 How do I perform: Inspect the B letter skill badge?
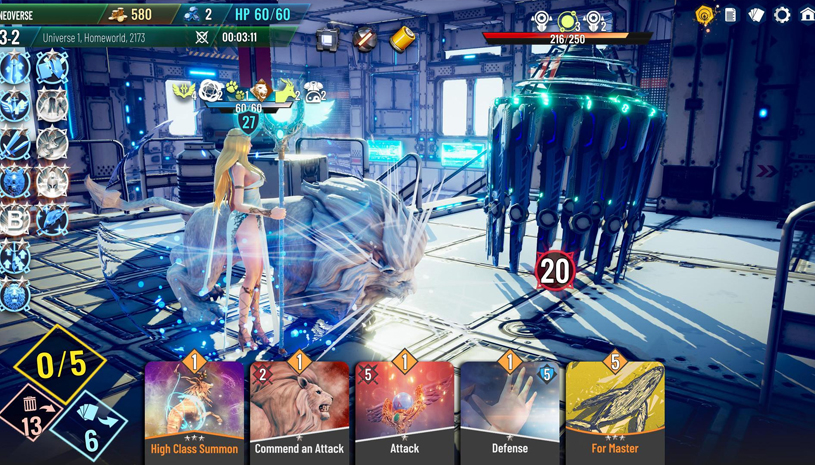point(15,221)
